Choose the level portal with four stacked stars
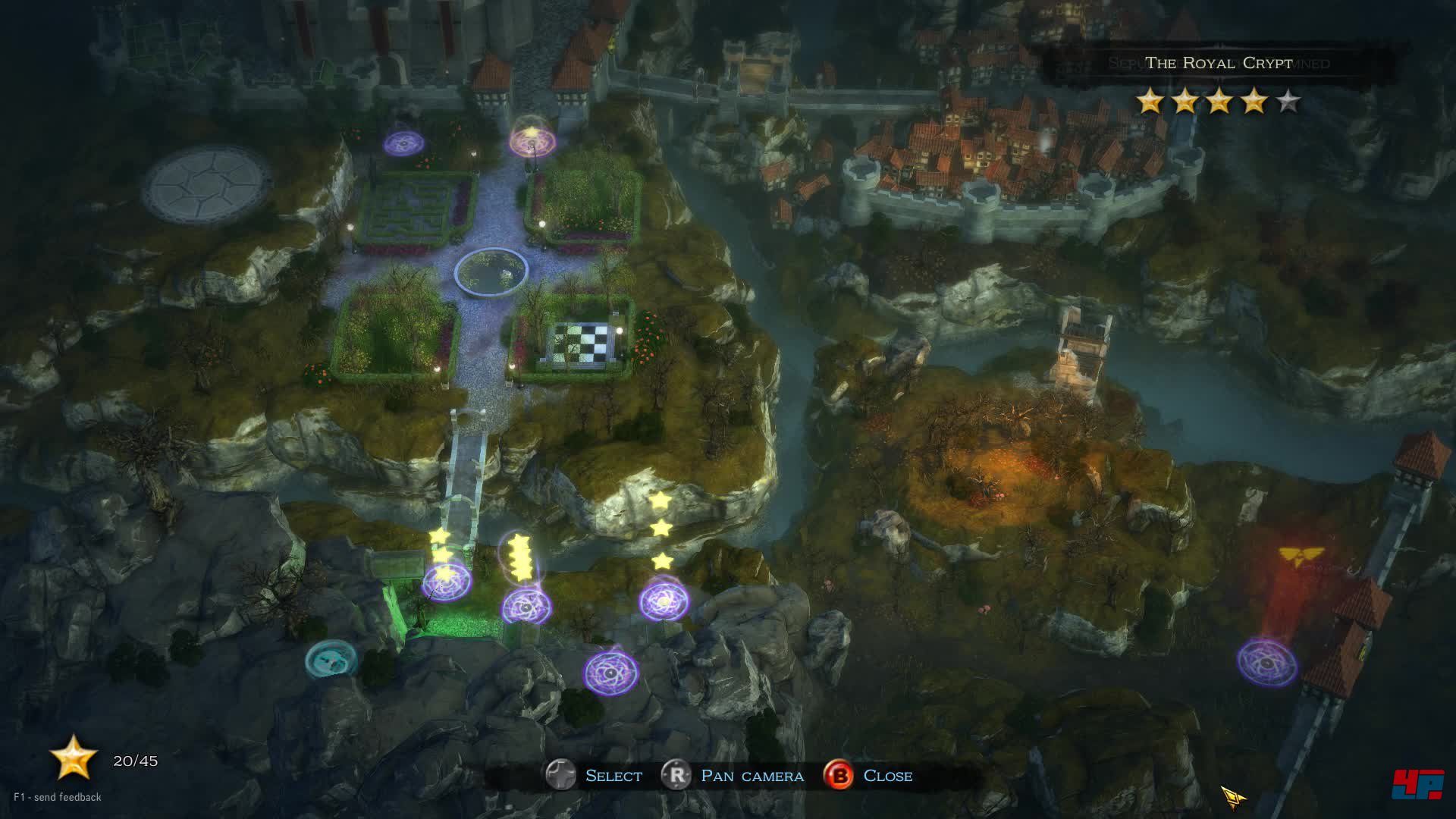 pos(526,606)
